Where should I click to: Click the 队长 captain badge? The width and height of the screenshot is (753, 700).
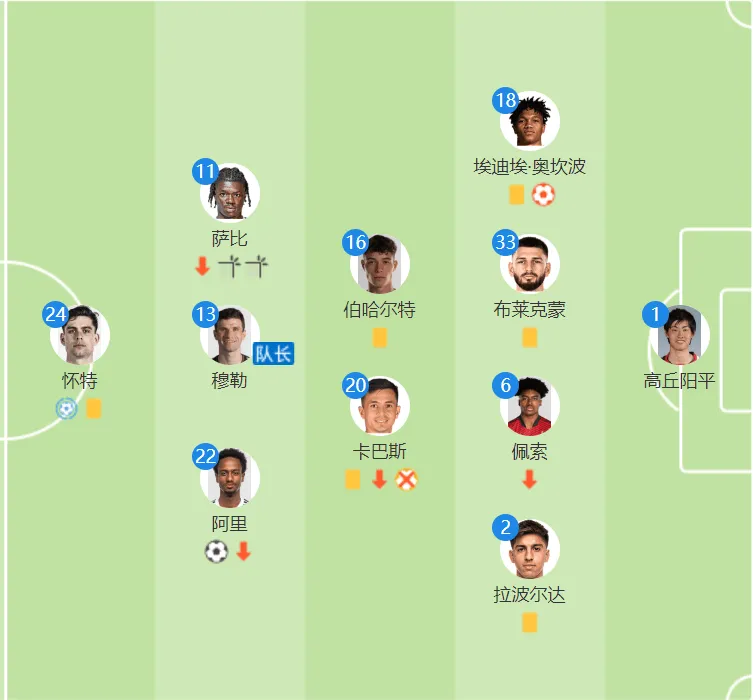pyautogui.click(x=273, y=353)
